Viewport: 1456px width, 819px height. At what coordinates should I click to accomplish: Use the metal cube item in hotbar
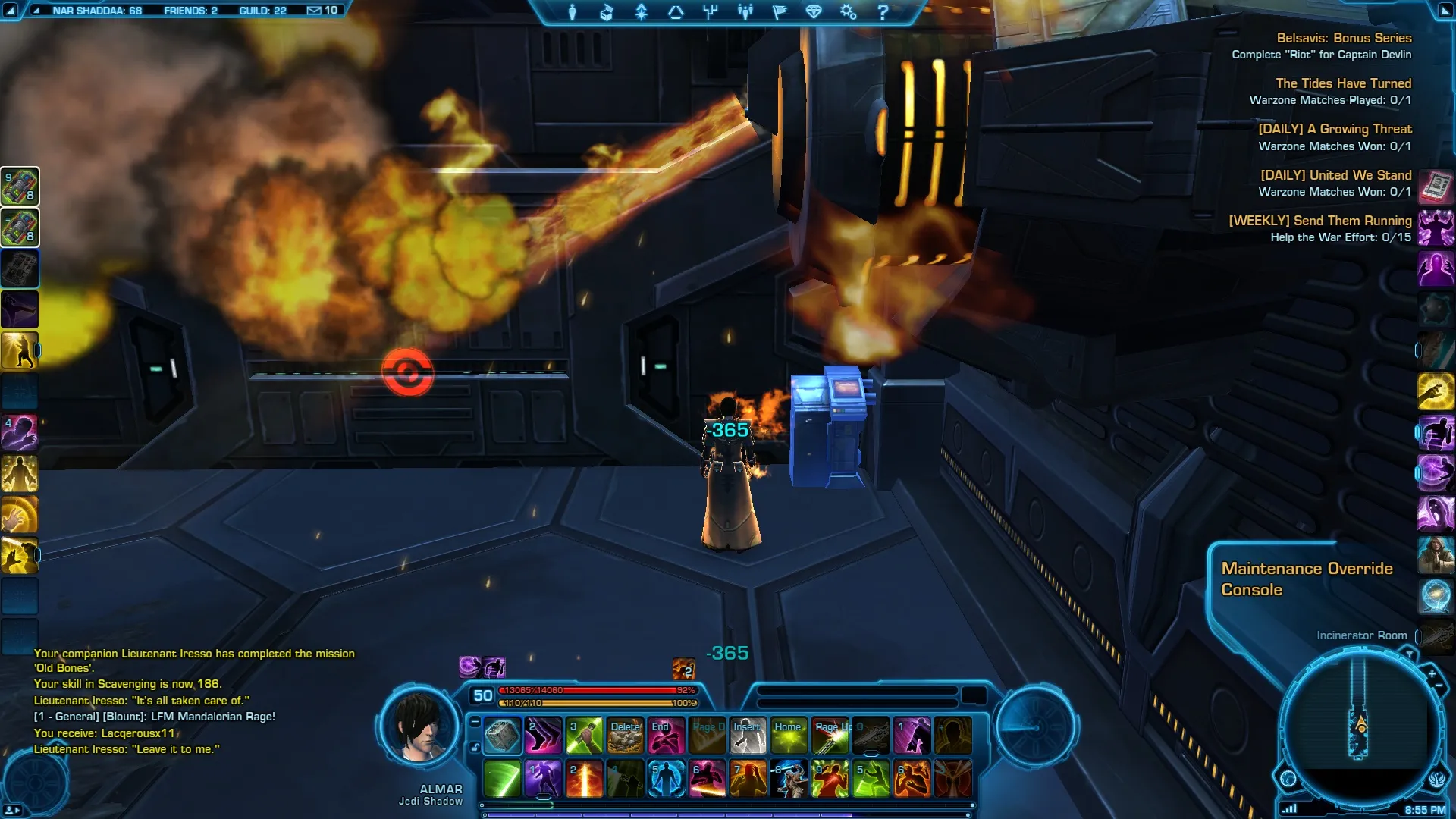tap(502, 736)
